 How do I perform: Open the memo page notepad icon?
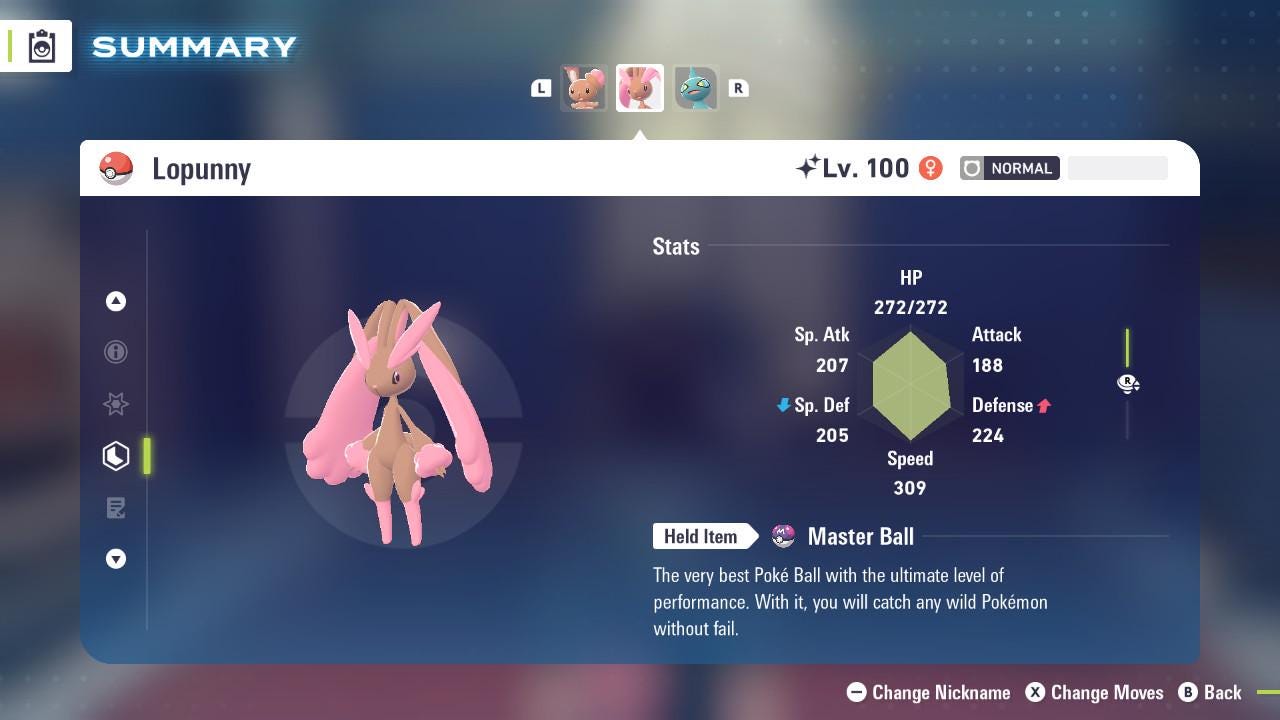coord(116,507)
